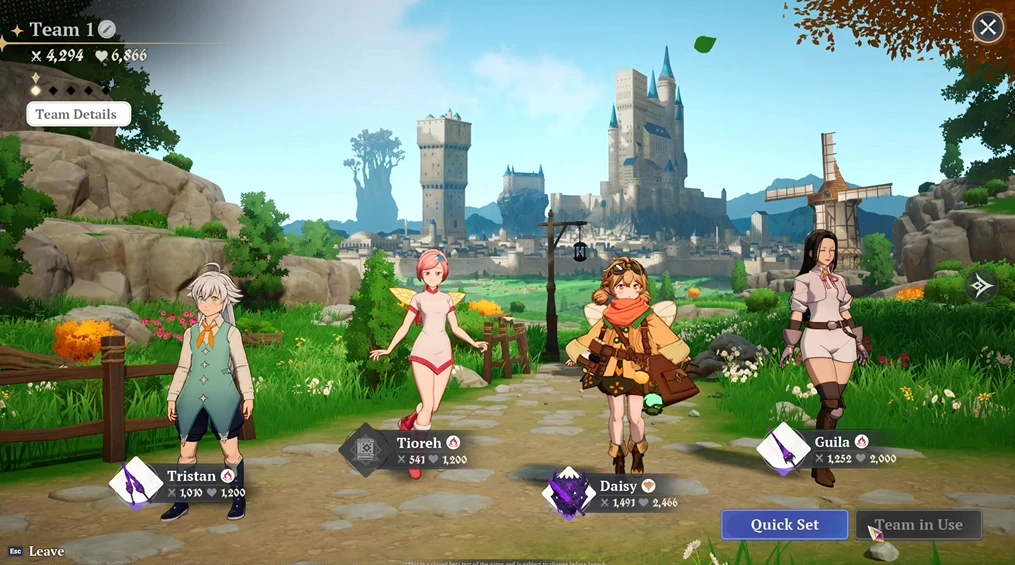Open the Team Details panel
Viewport: 1015px width, 565px height.
point(77,114)
